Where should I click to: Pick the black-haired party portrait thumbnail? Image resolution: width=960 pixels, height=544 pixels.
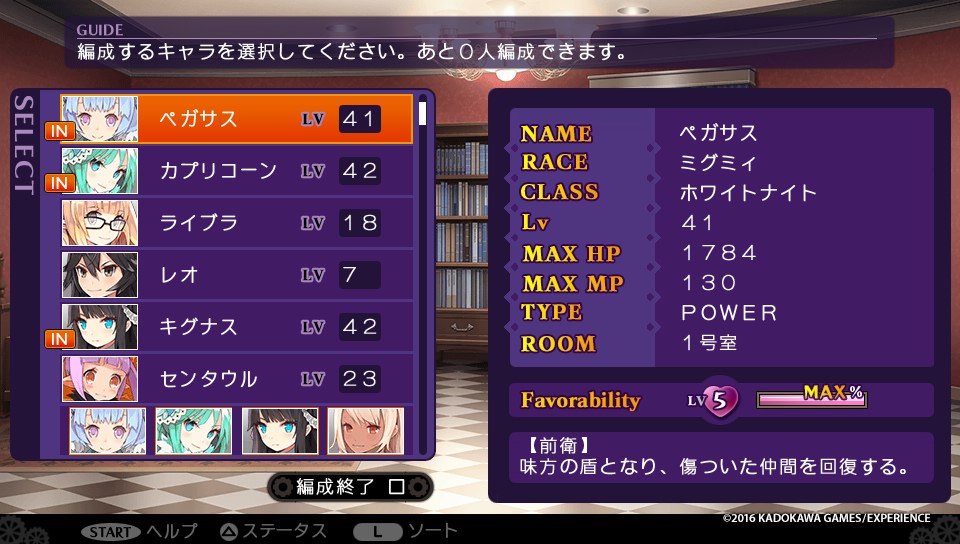[x=280, y=431]
